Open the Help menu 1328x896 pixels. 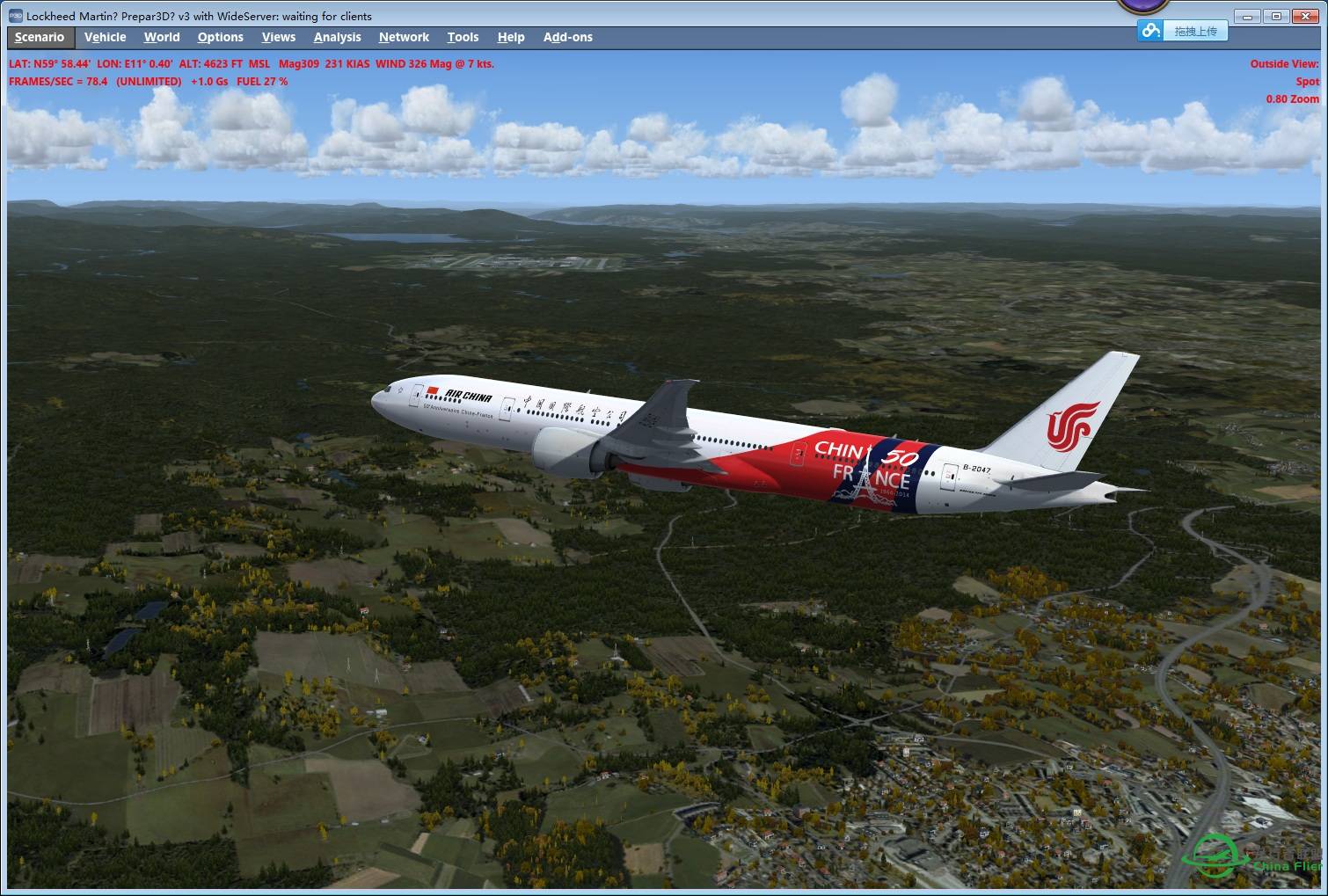(x=510, y=37)
